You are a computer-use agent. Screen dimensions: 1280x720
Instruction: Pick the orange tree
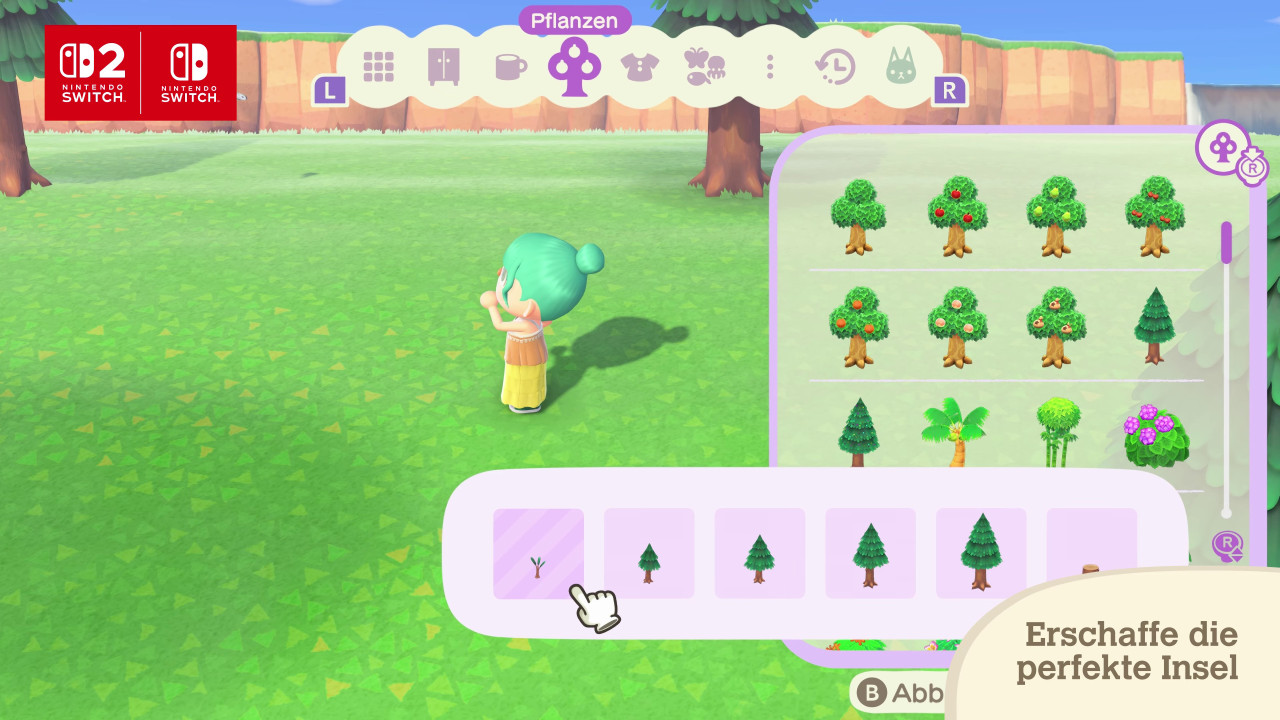[x=857, y=326]
